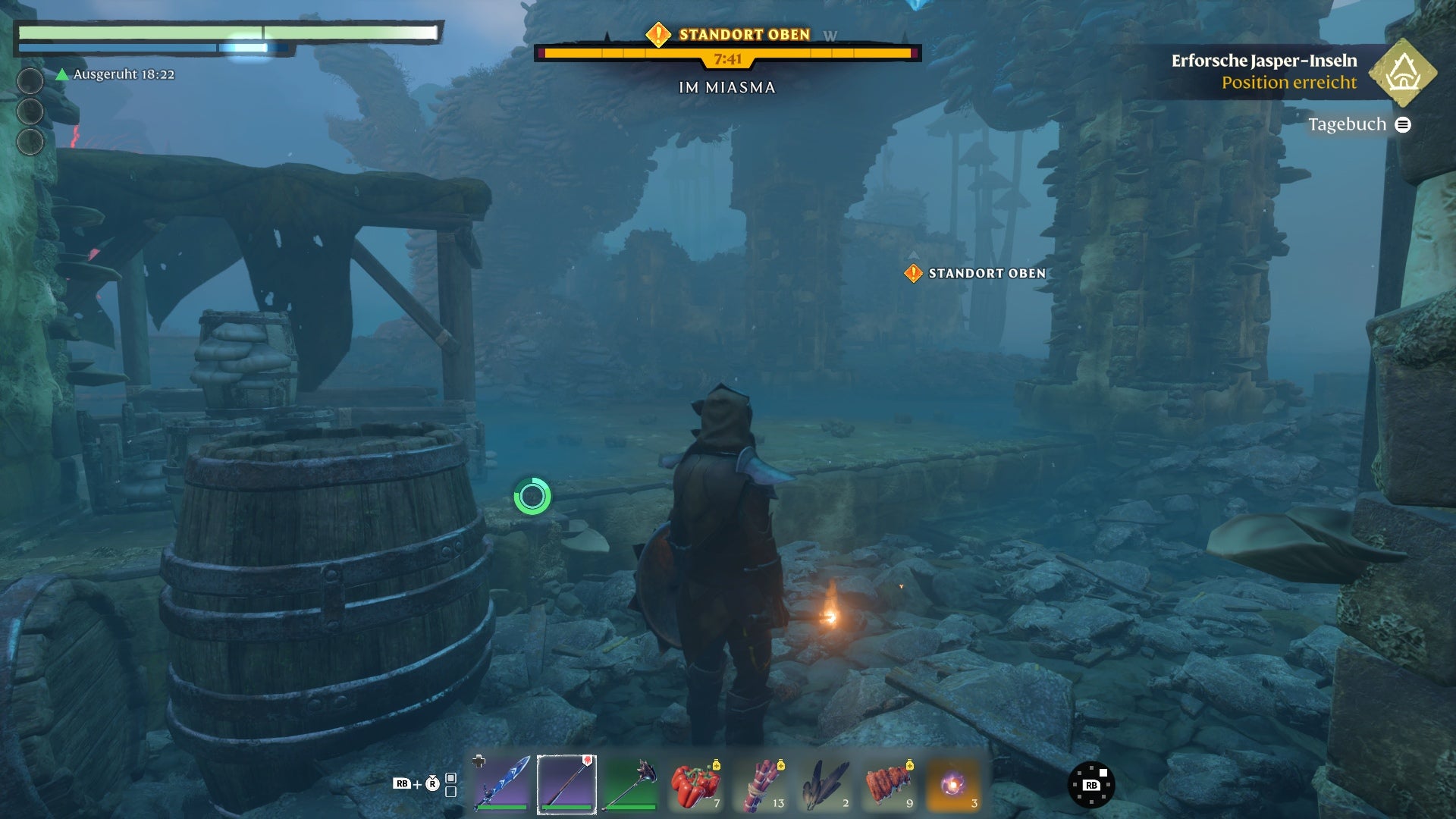
Task: Use the bundled red stalks slot
Action: 761,784
